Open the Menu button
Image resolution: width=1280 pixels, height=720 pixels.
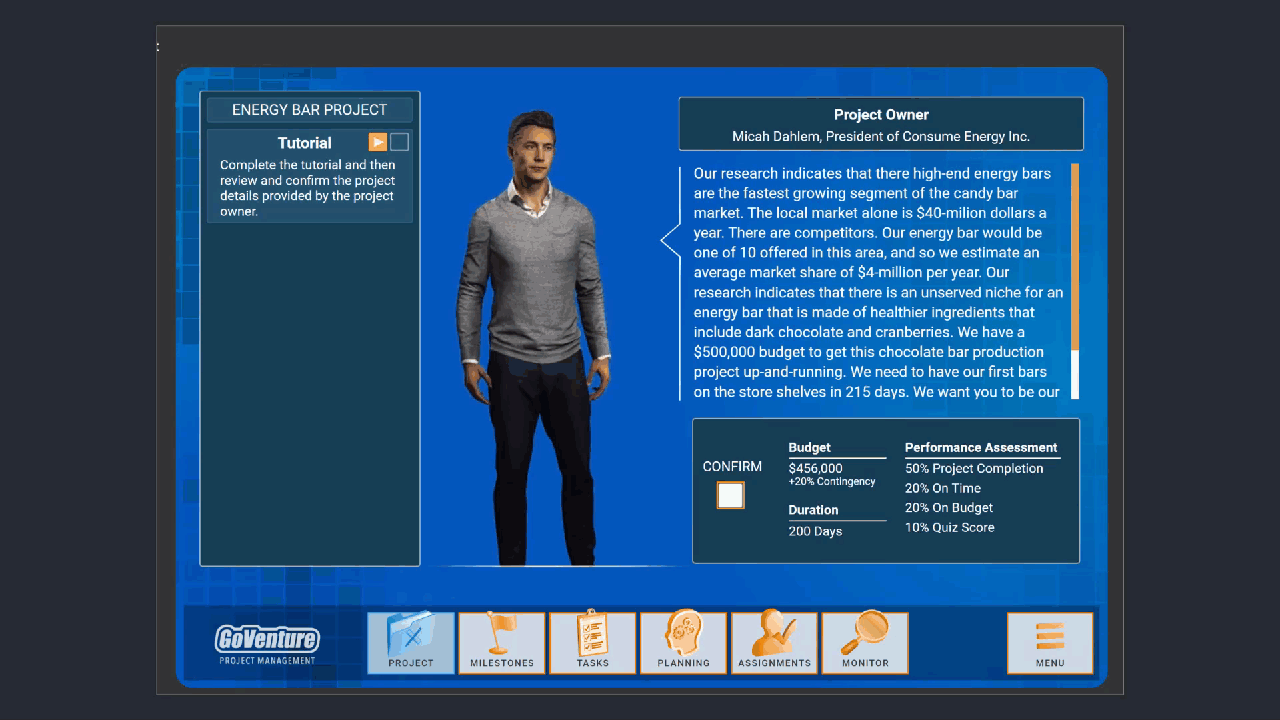(x=1050, y=643)
